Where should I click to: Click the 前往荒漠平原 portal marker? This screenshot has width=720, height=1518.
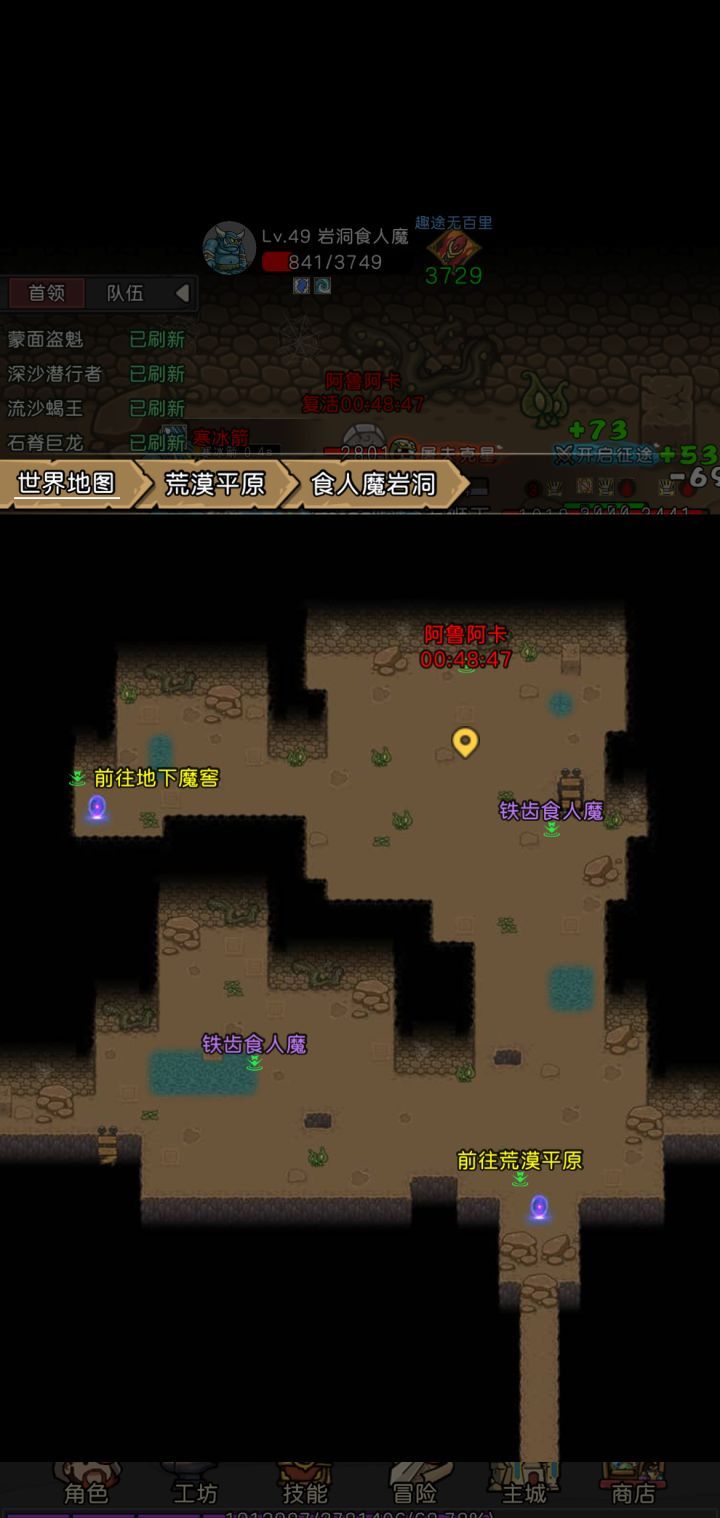click(539, 1207)
